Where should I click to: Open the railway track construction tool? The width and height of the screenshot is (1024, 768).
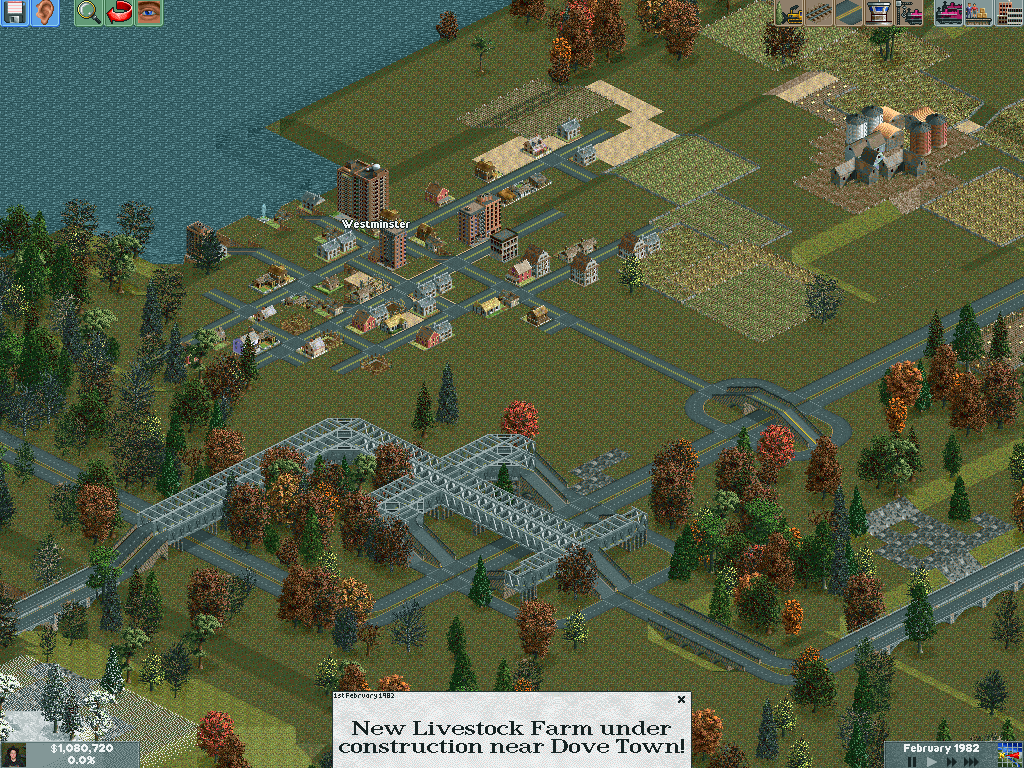tap(819, 13)
